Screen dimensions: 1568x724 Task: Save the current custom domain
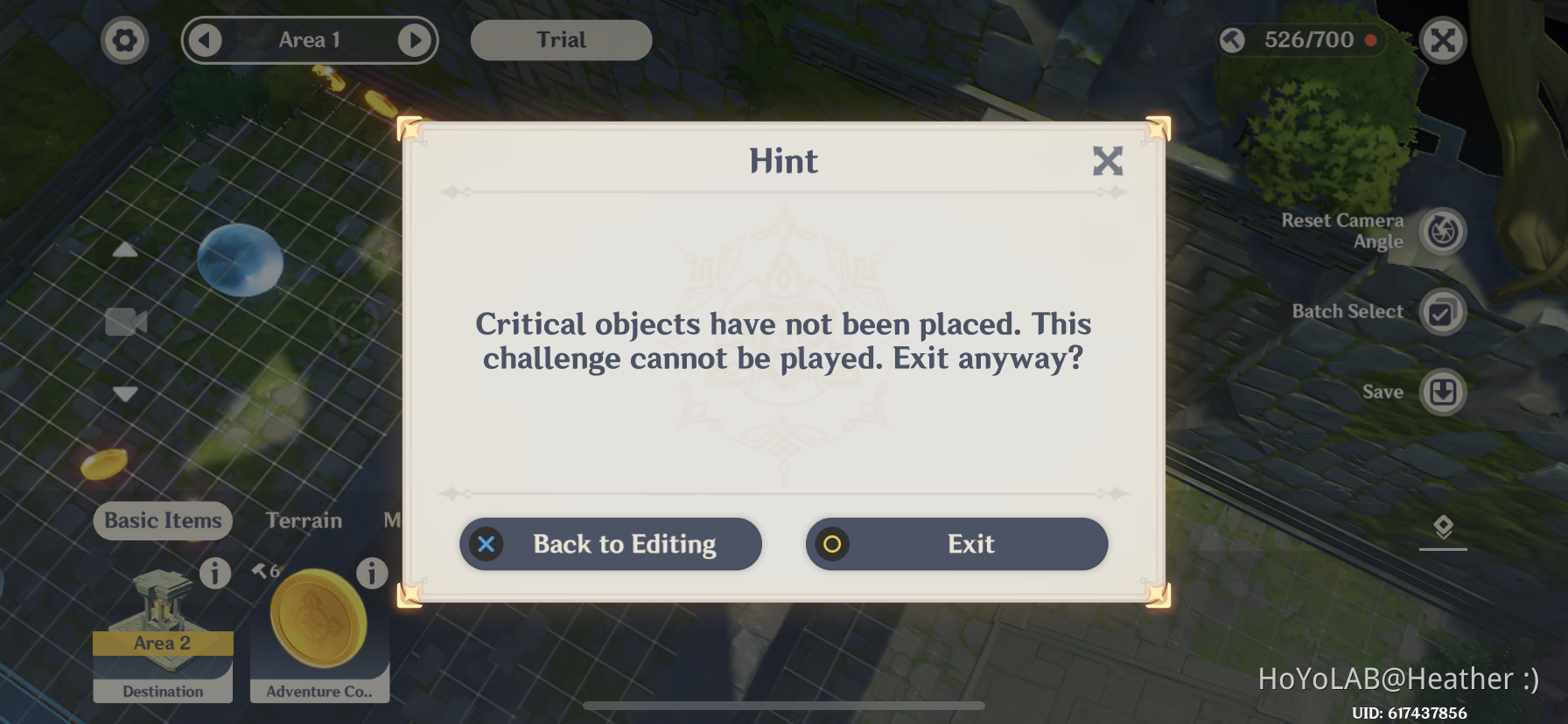tap(1444, 392)
